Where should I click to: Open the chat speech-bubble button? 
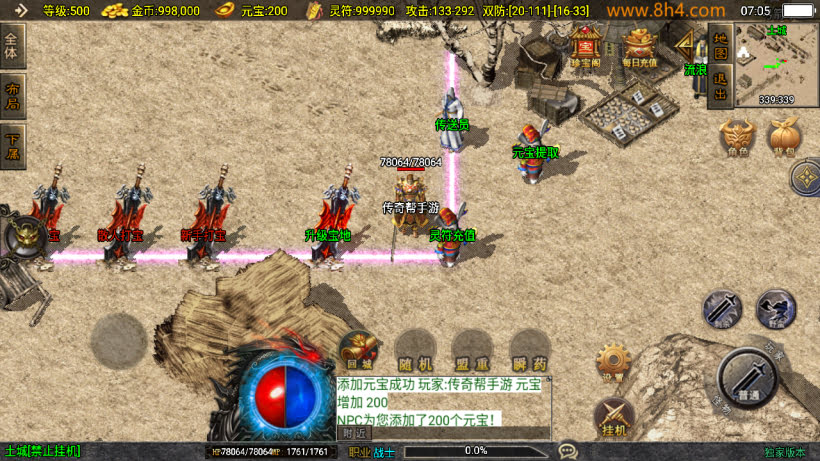[568, 451]
